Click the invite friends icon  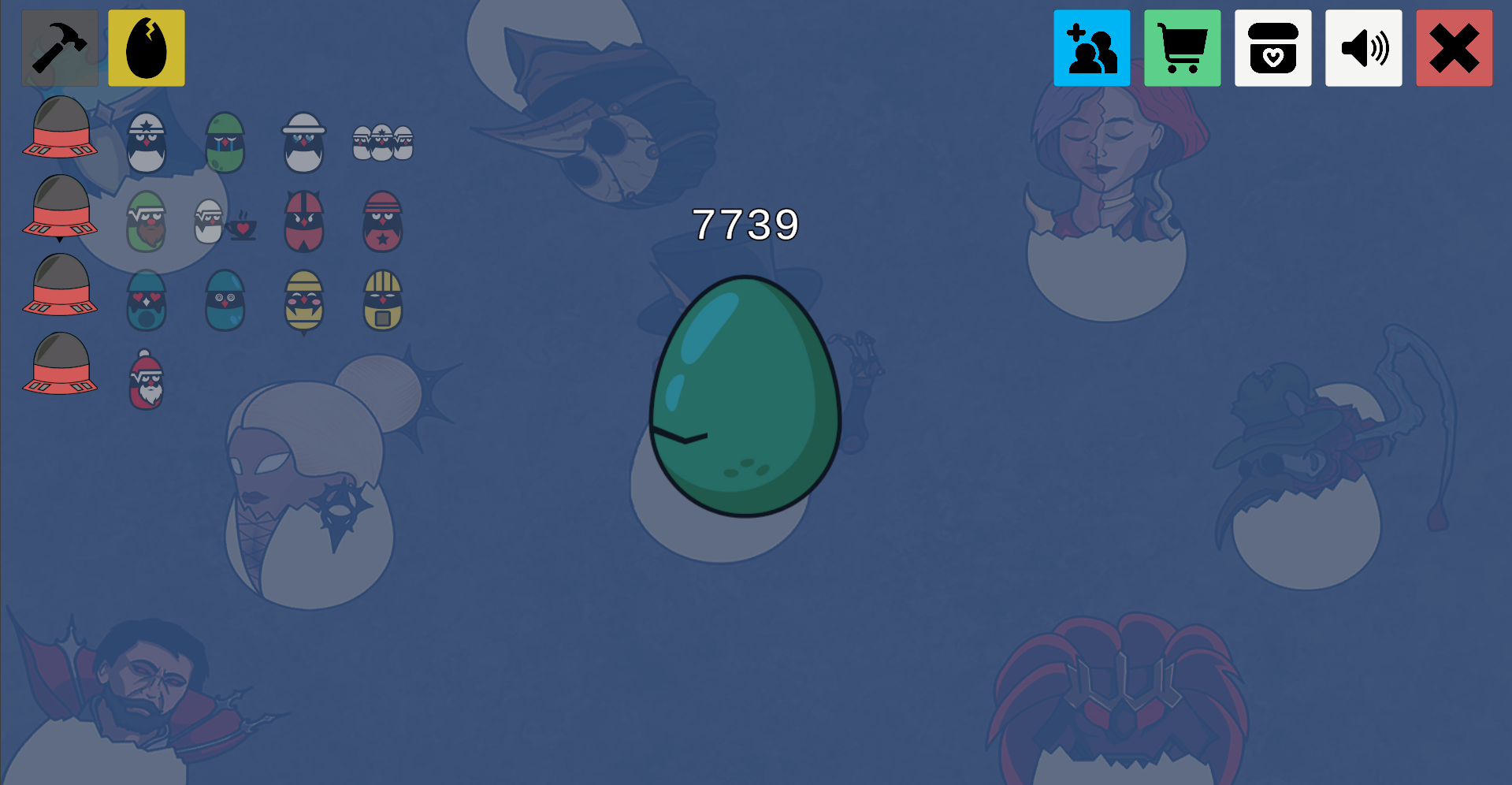(1091, 47)
